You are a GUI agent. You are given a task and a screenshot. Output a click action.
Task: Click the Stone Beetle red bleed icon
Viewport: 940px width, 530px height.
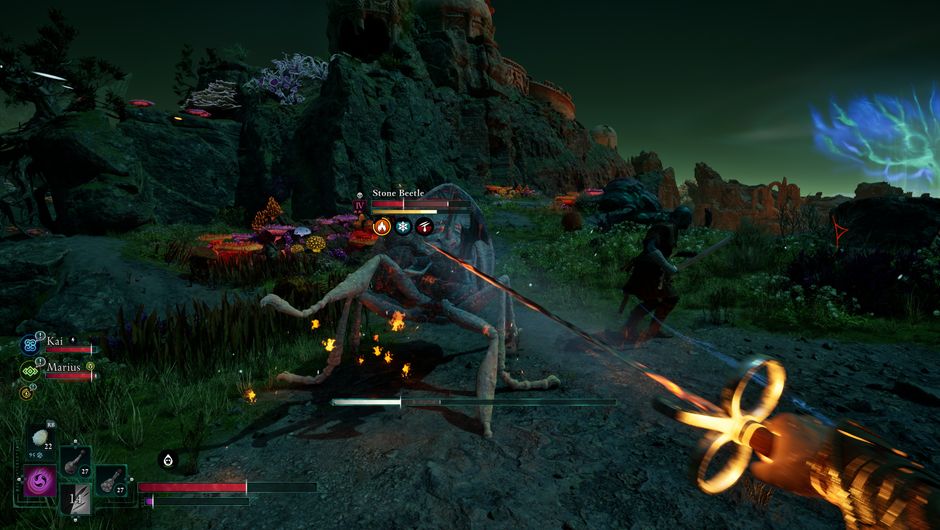[x=425, y=227]
